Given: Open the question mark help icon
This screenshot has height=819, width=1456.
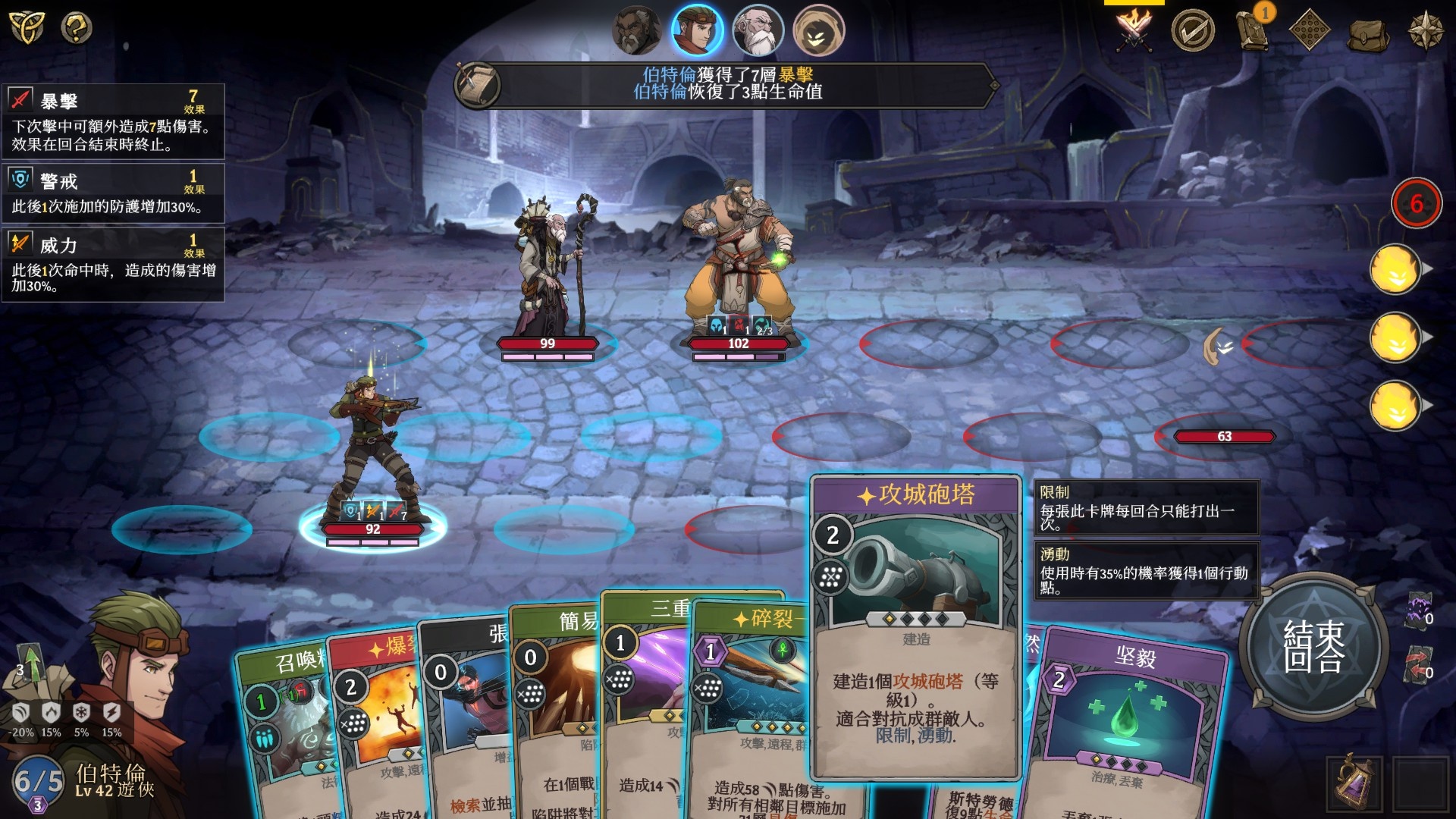Looking at the screenshot, I should coord(77,28).
